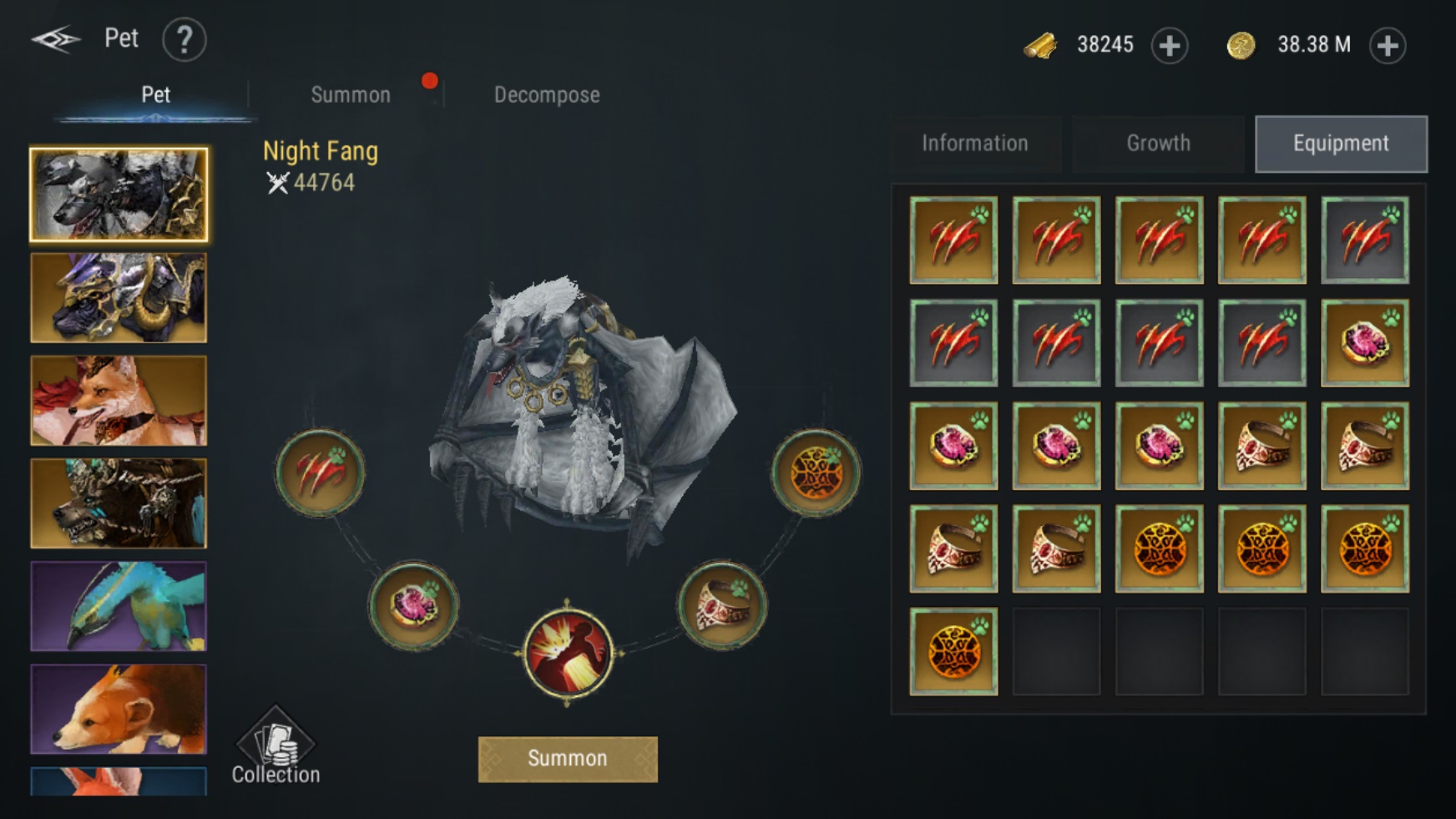Viewport: 1456px width, 819px height.
Task: Select the equipped collar ring slot
Action: point(723,604)
